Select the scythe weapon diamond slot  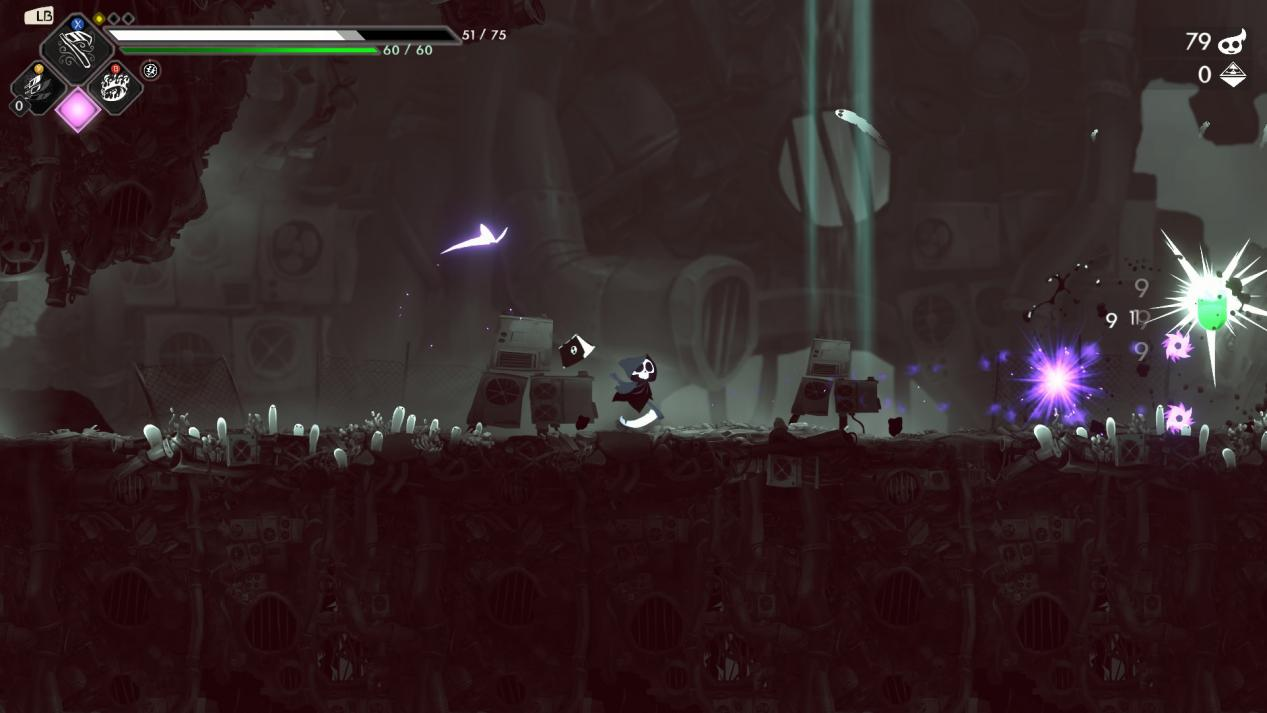click(77, 50)
